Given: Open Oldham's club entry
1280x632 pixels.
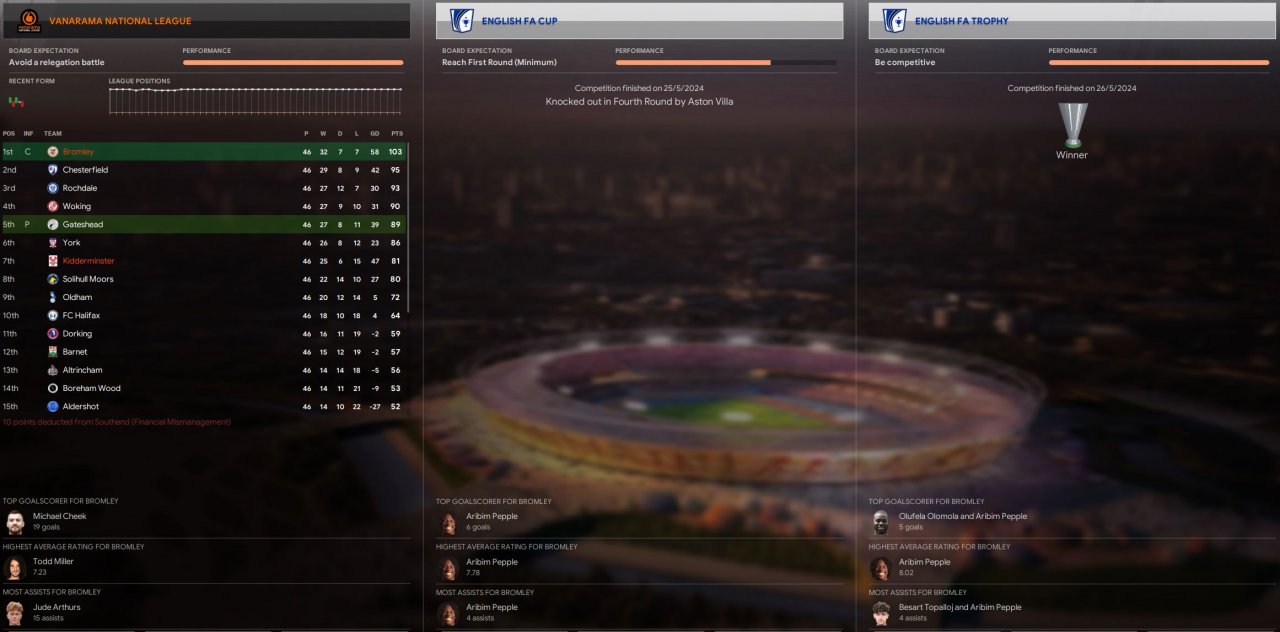Looking at the screenshot, I should (77, 297).
